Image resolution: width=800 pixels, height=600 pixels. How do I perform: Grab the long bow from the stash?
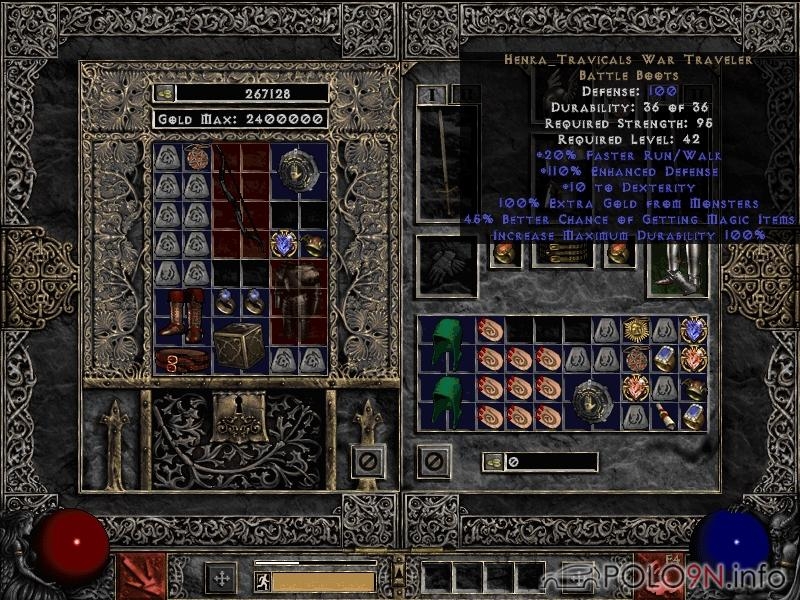(x=240, y=200)
